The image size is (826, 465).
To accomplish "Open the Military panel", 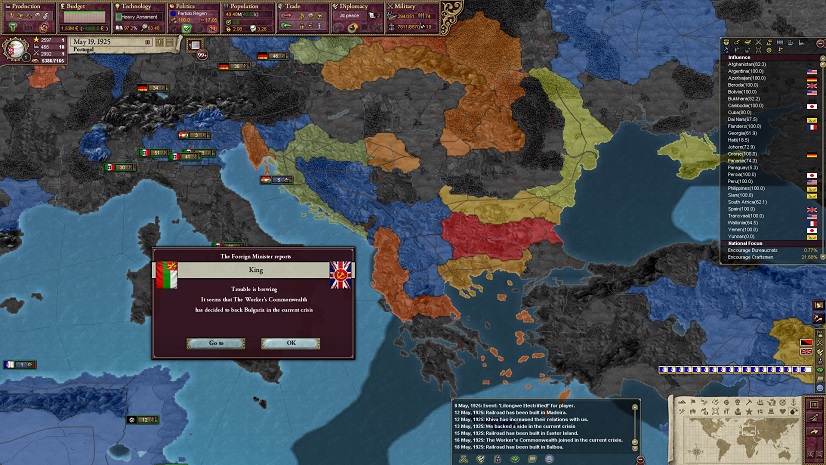I will 411,6.
